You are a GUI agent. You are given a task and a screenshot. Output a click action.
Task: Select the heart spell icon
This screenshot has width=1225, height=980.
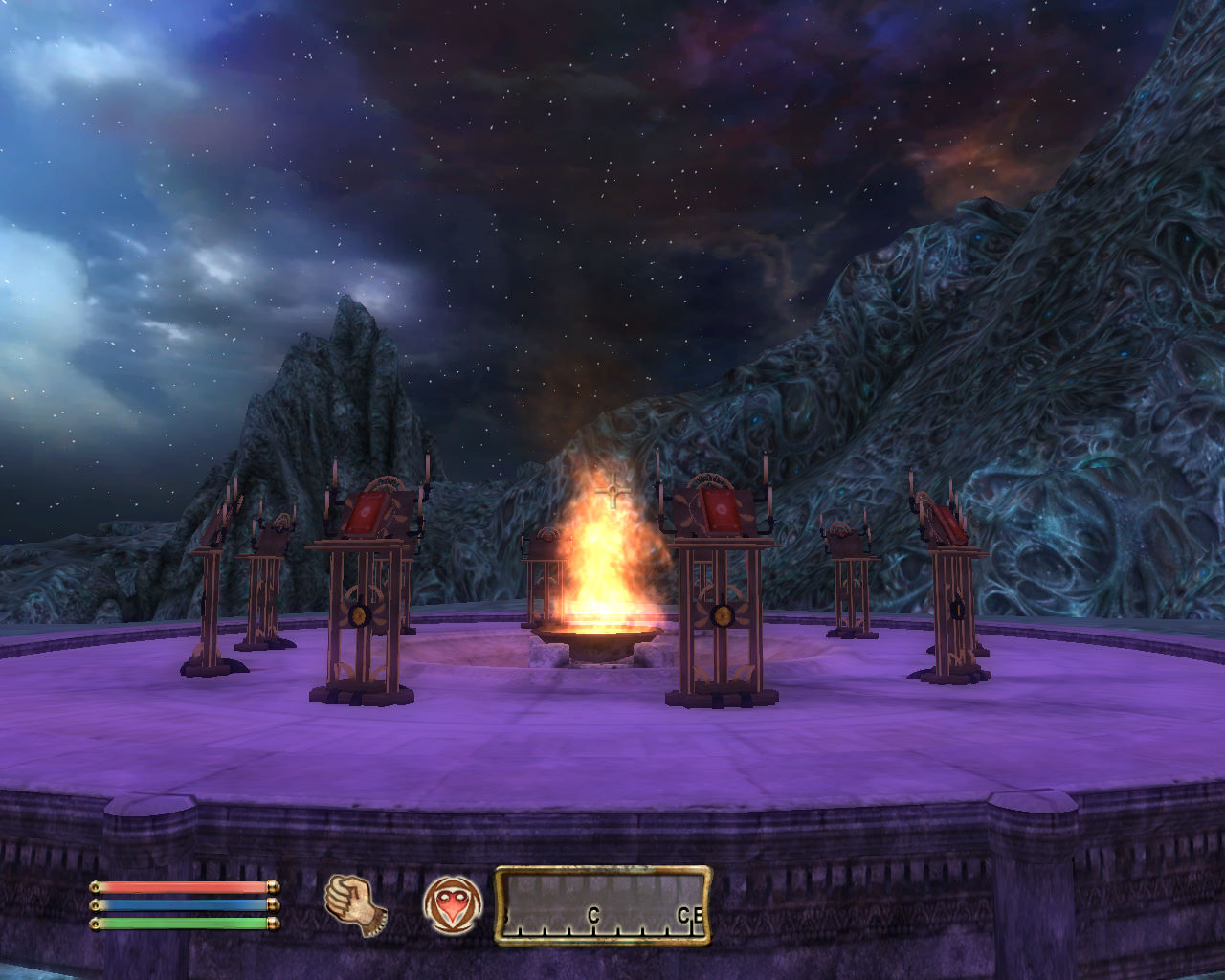(449, 904)
